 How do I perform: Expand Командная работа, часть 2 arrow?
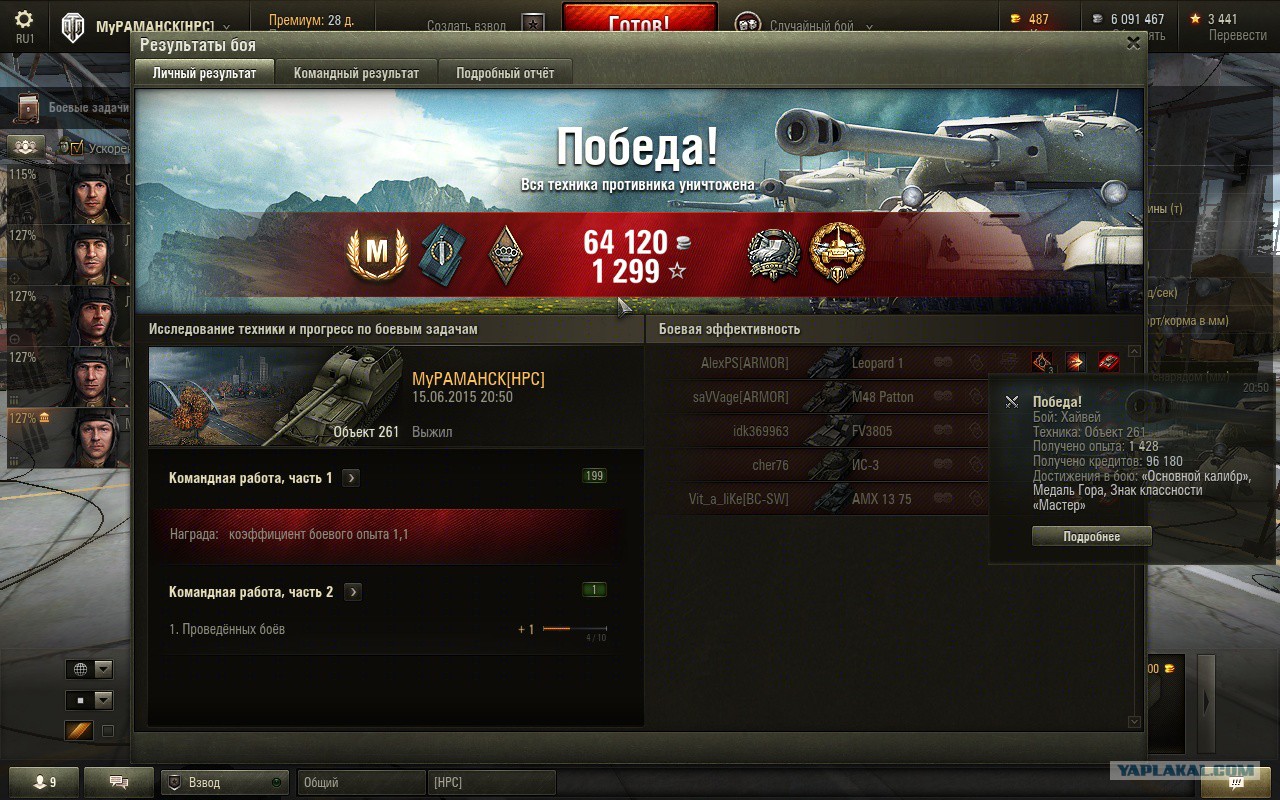point(352,592)
